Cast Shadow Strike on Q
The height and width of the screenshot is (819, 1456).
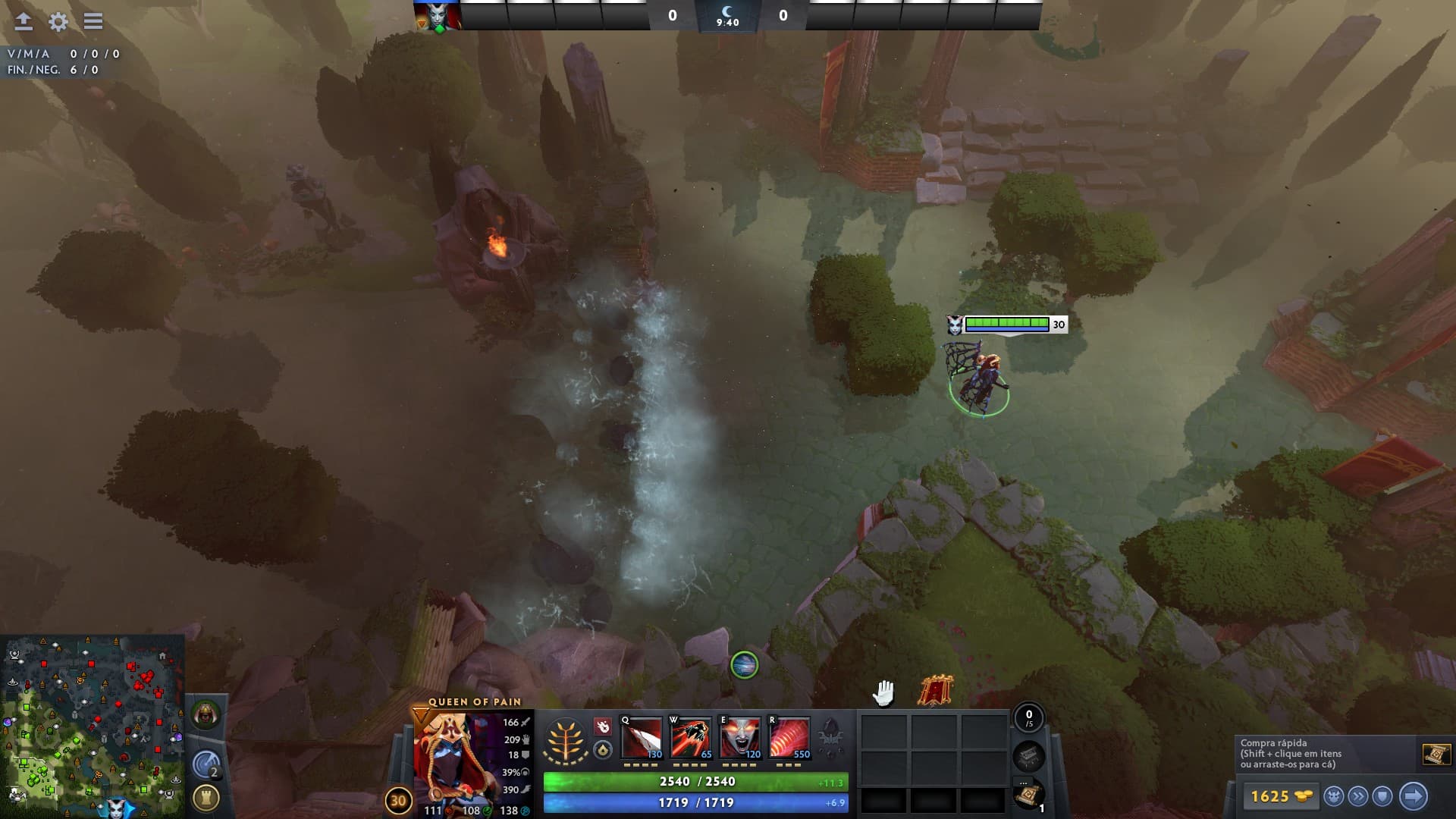[642, 738]
